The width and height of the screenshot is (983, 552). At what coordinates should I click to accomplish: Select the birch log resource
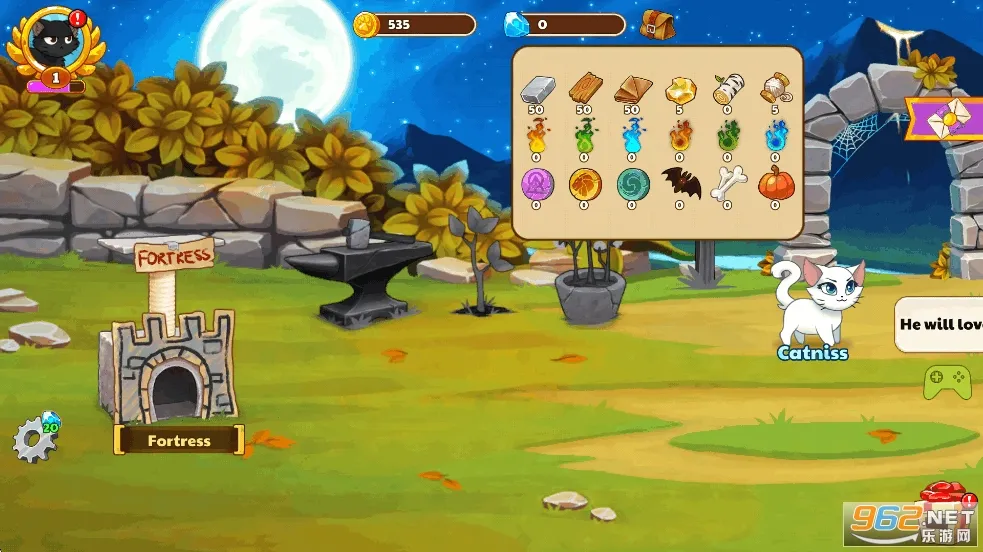click(728, 88)
